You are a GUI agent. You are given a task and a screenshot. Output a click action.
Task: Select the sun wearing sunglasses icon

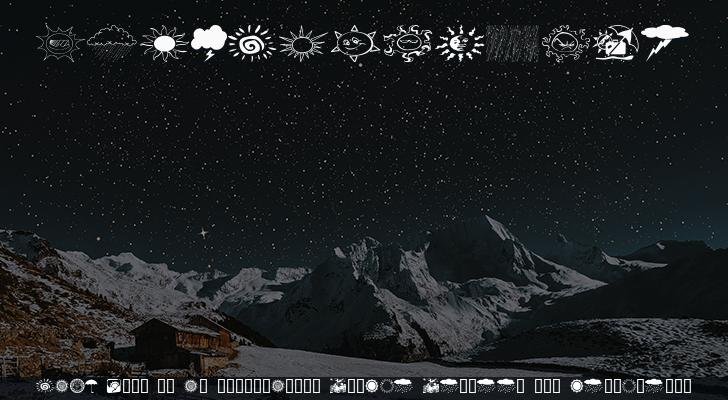click(x=59, y=43)
